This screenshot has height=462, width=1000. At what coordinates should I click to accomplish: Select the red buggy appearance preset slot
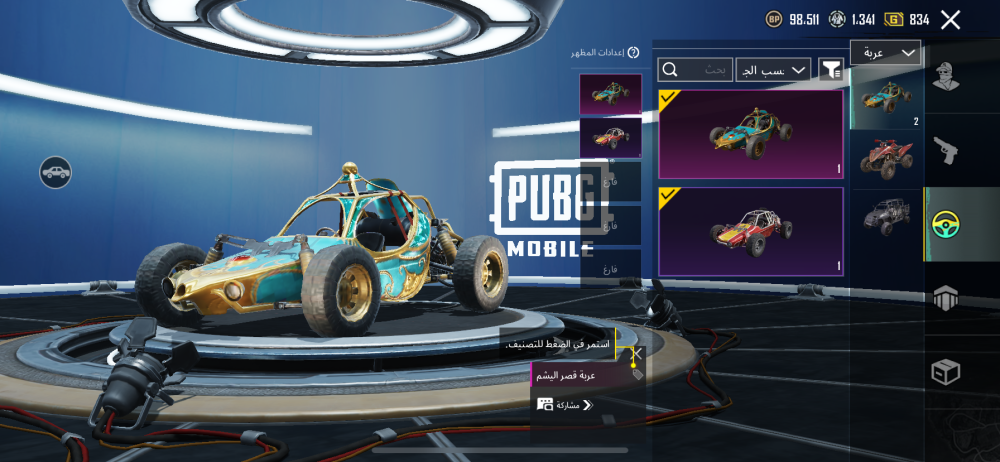click(610, 137)
